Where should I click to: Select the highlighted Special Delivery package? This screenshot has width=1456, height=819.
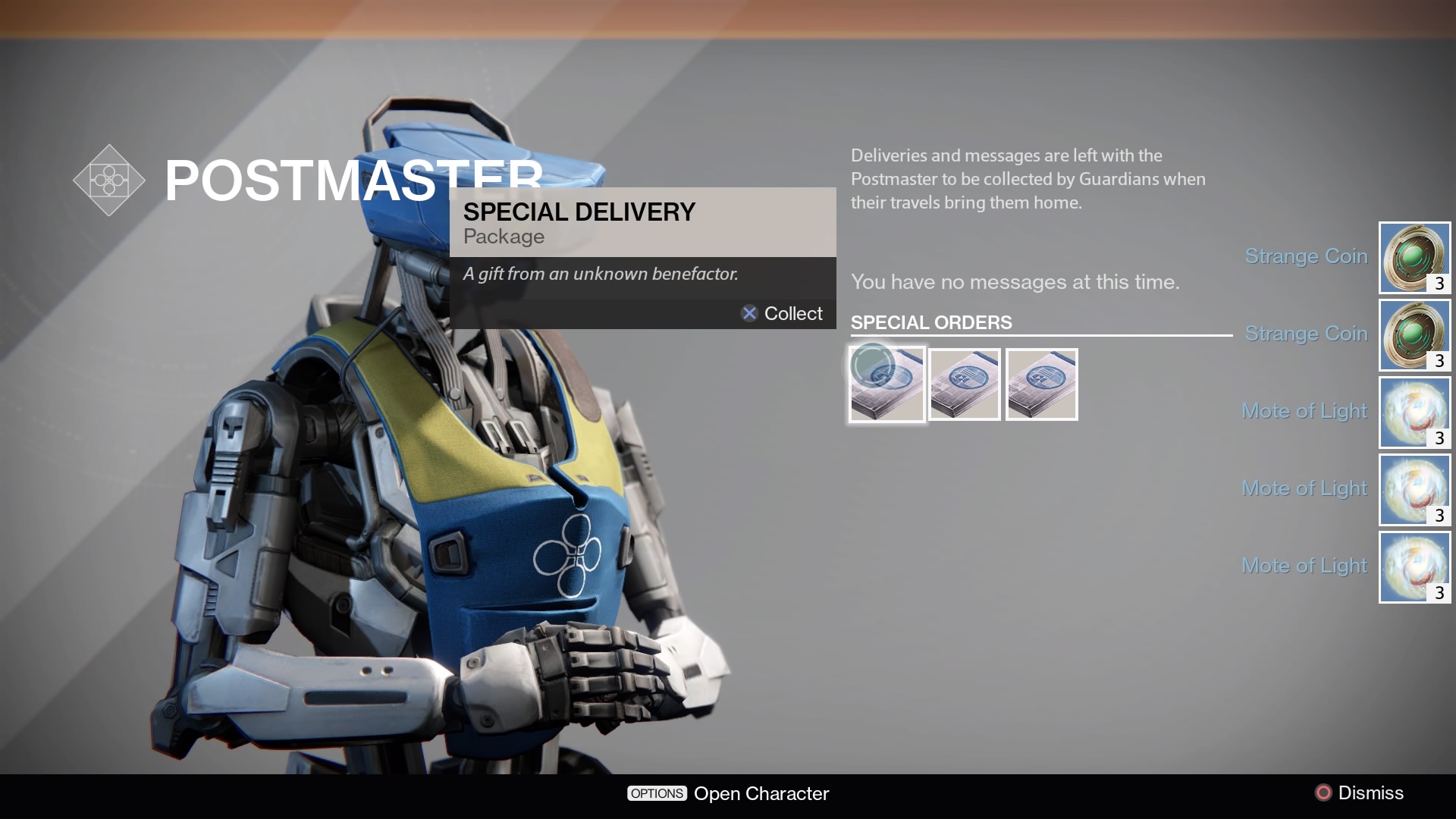pyautogui.click(x=886, y=384)
